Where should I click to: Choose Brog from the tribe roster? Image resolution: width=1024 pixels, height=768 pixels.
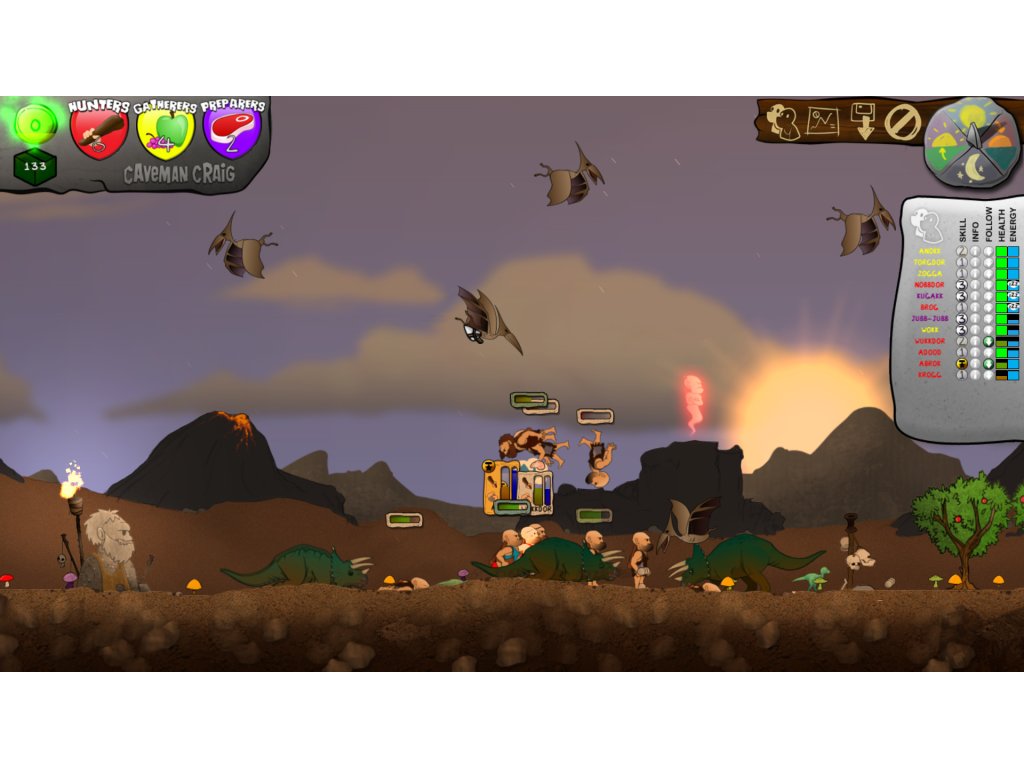click(x=929, y=307)
